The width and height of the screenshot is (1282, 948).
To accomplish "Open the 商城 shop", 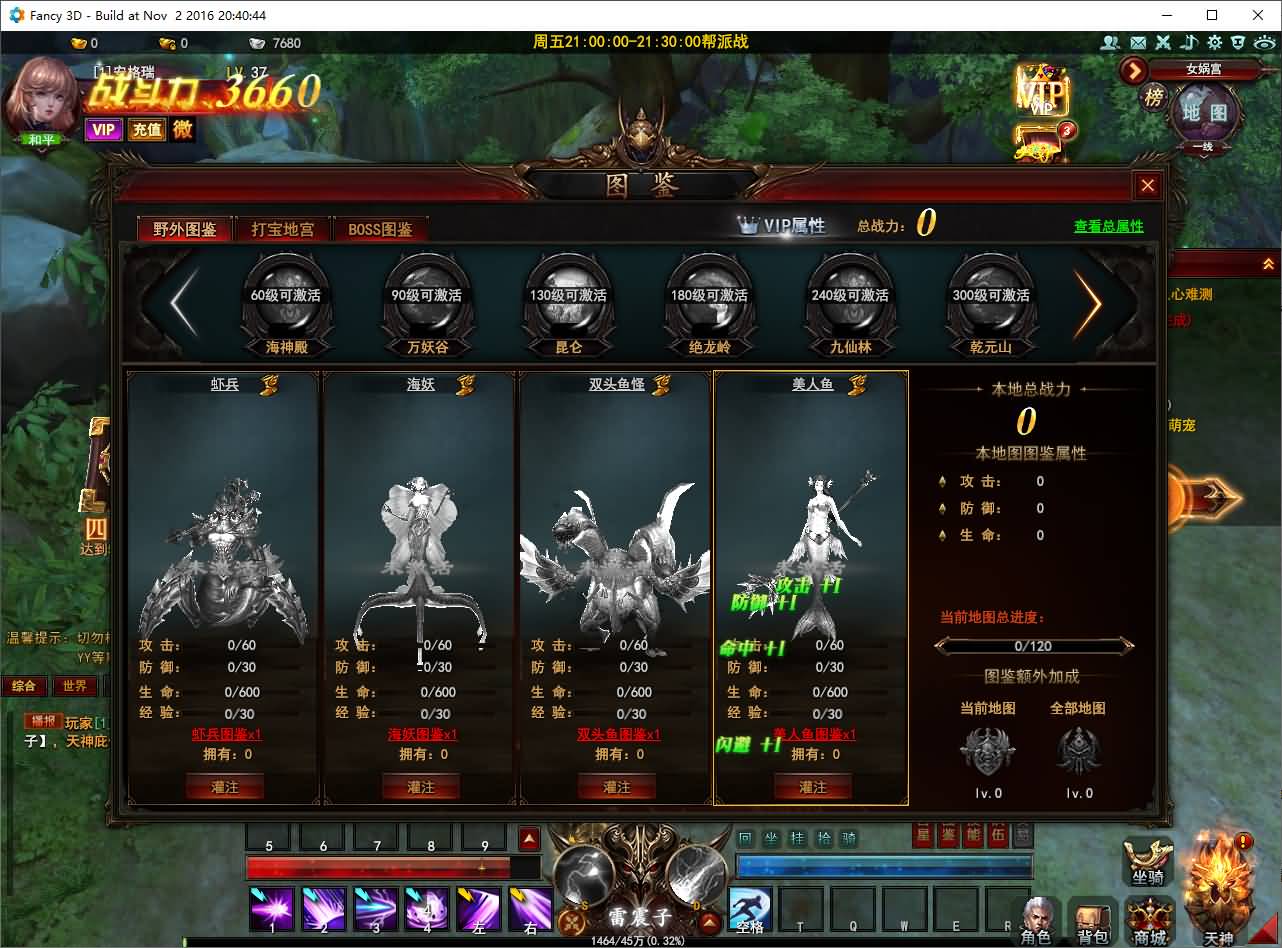I will pos(1150,918).
